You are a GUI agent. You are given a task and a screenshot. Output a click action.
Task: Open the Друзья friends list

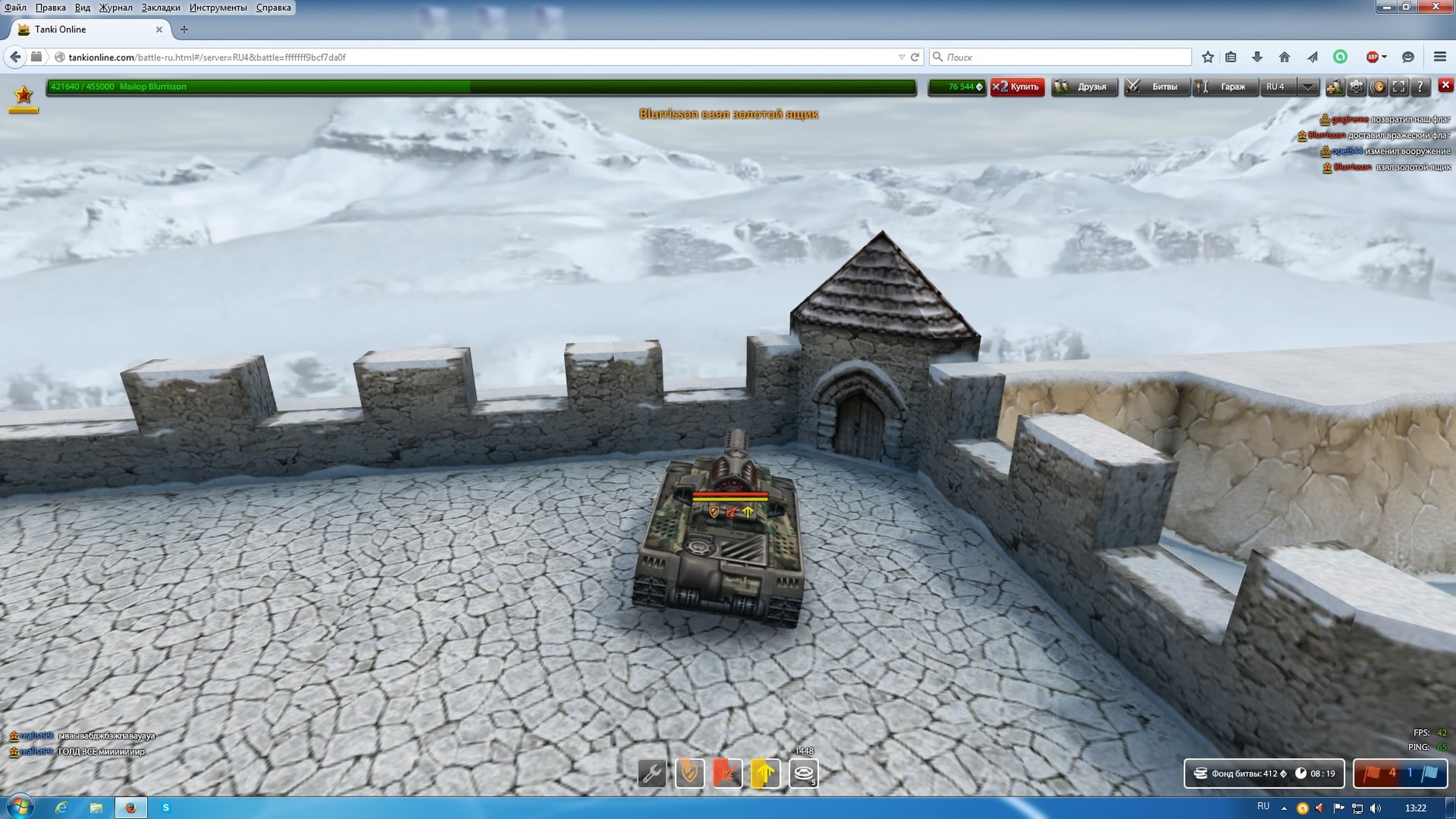(1084, 87)
